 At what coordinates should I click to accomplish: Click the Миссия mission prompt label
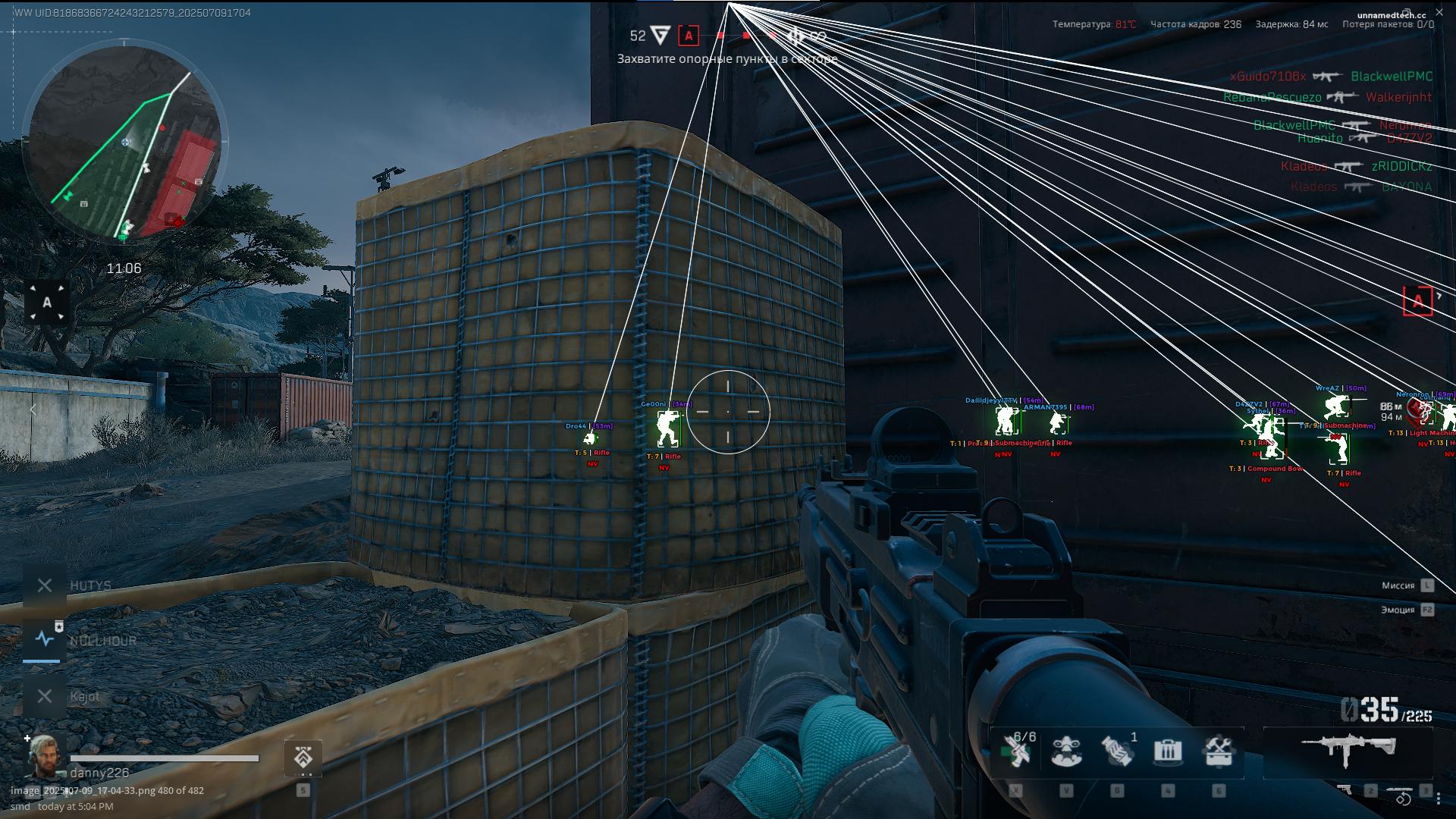tap(1398, 585)
